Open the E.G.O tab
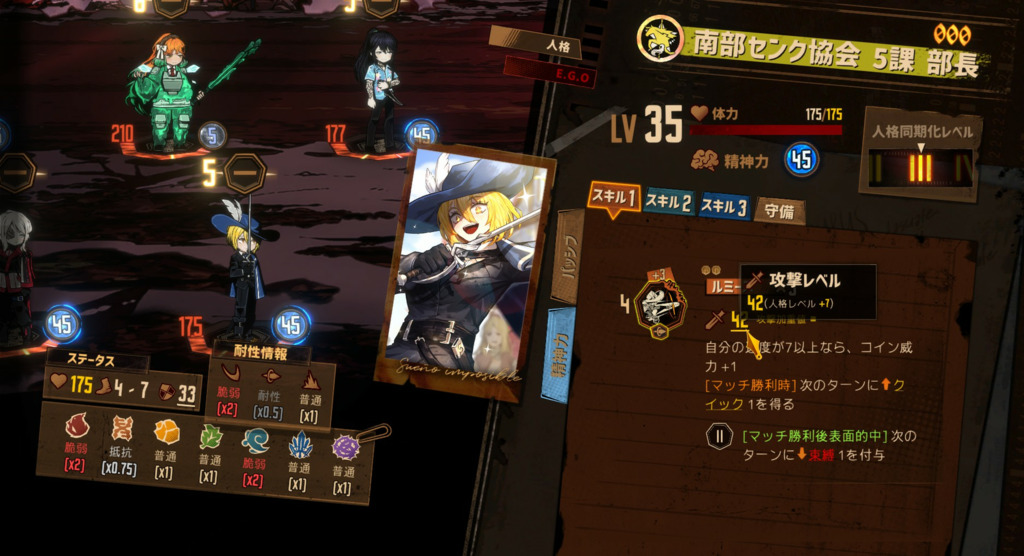The image size is (1024, 556). point(549,72)
